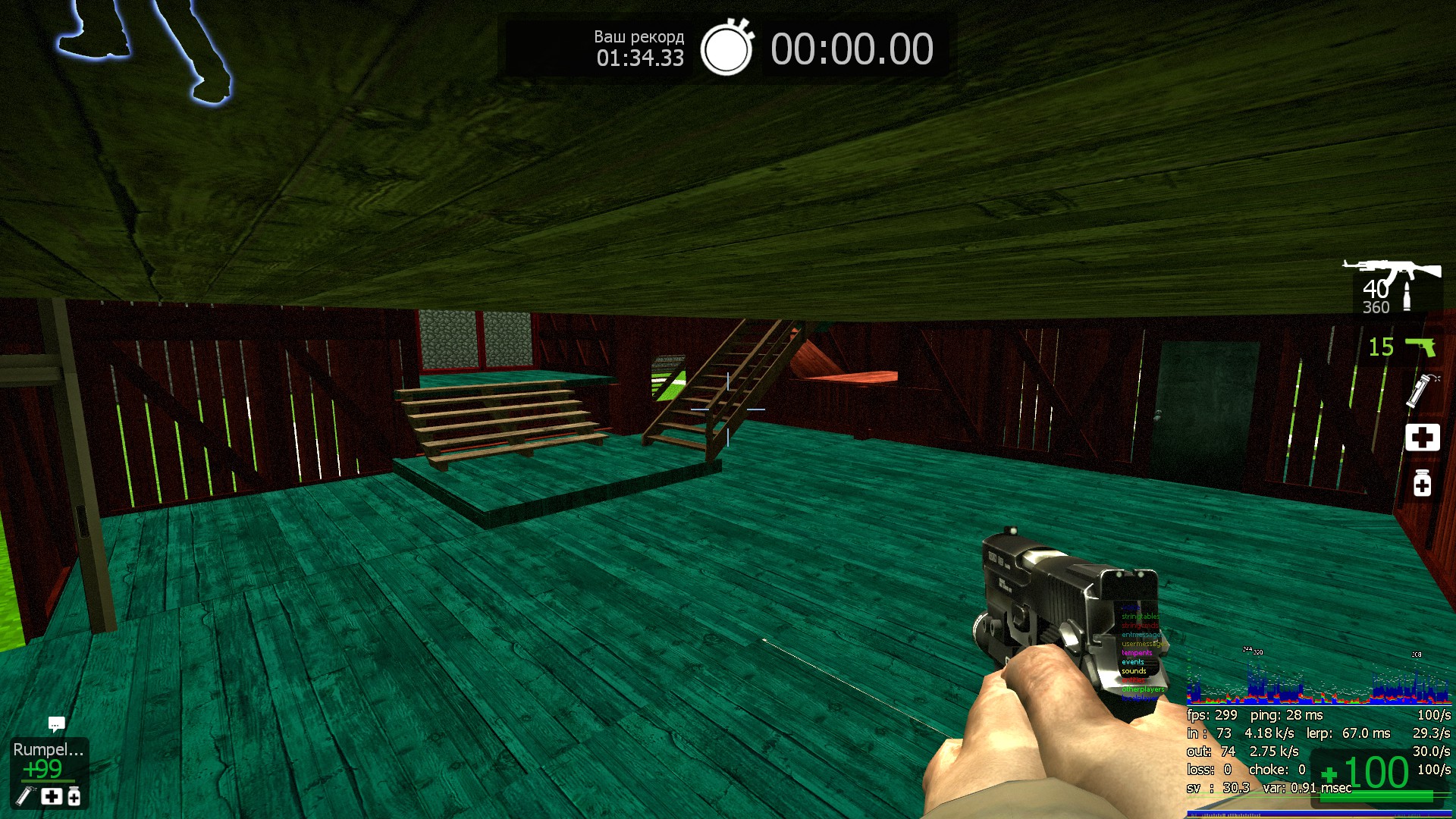1456x819 pixels.
Task: Click the pipe bomb icon in Rumpel's panel
Action: (27, 795)
